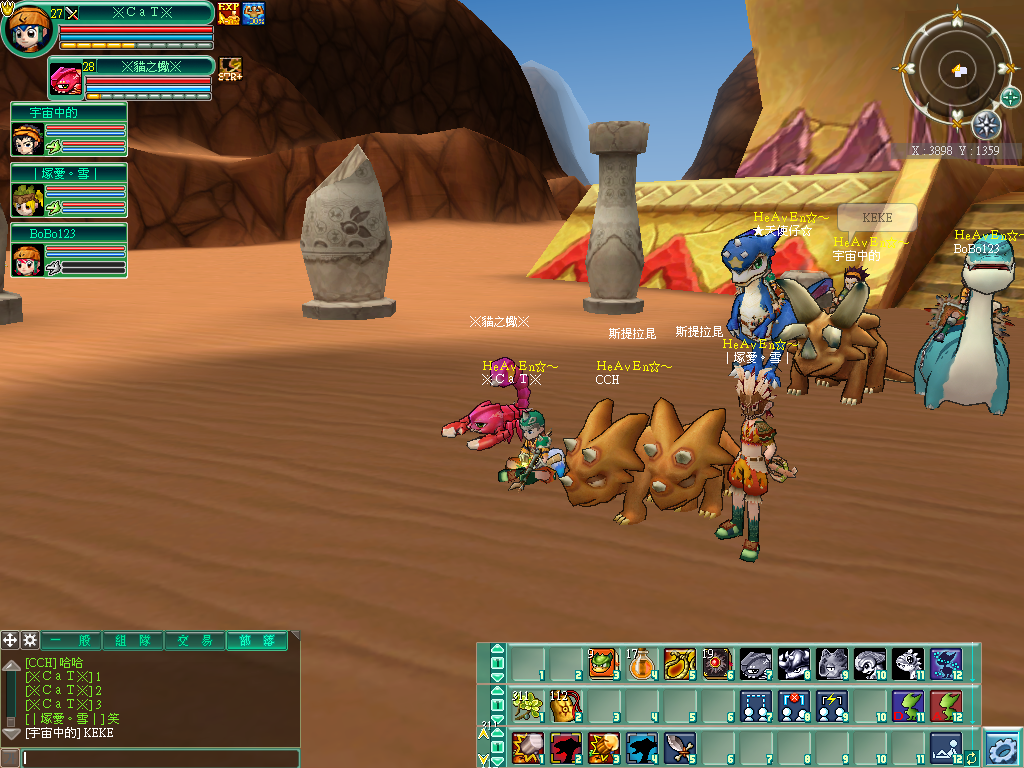1024x768 pixels.
Task: Click the chat text input box
Action: [x=160, y=758]
